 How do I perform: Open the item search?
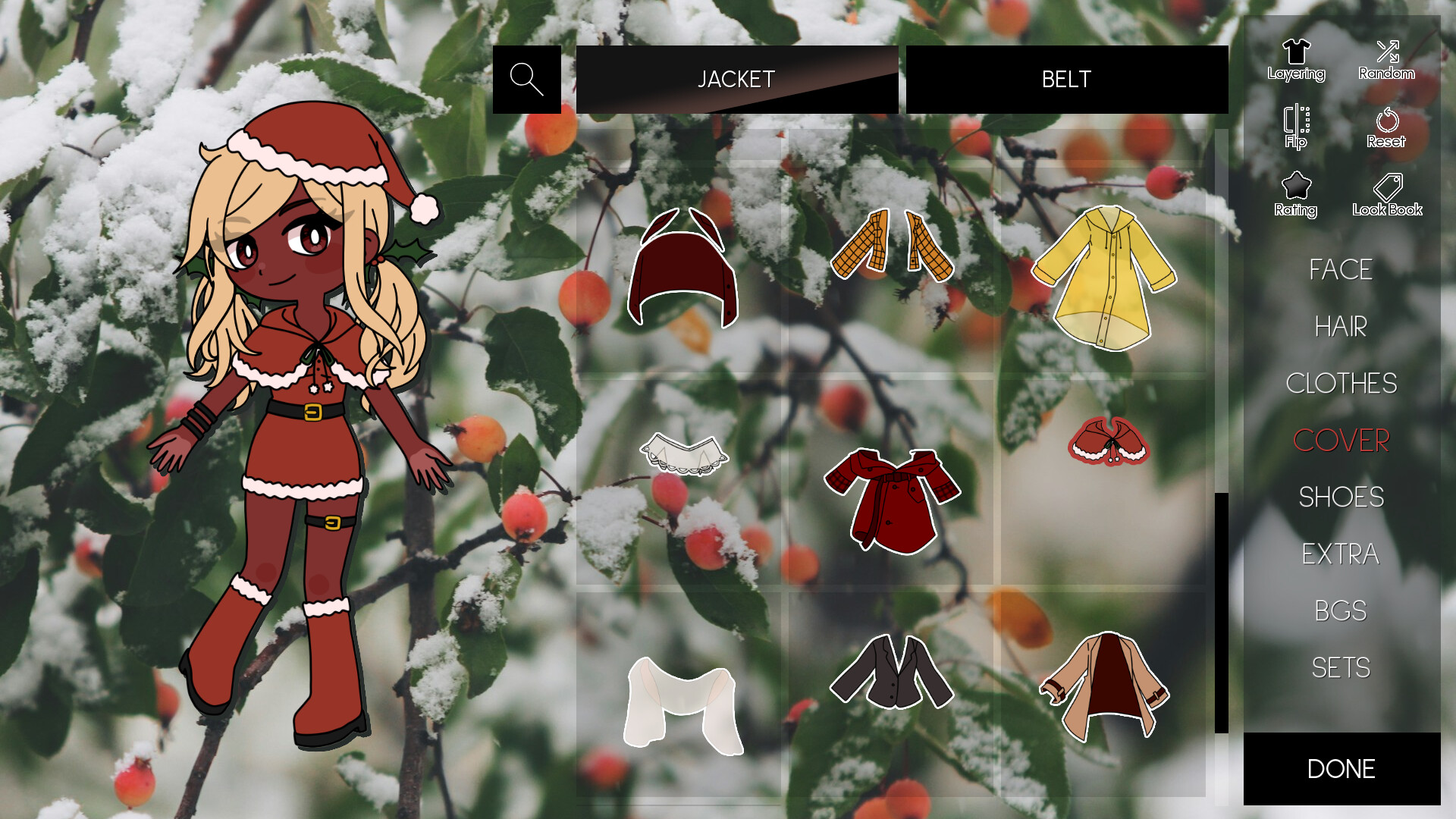527,79
